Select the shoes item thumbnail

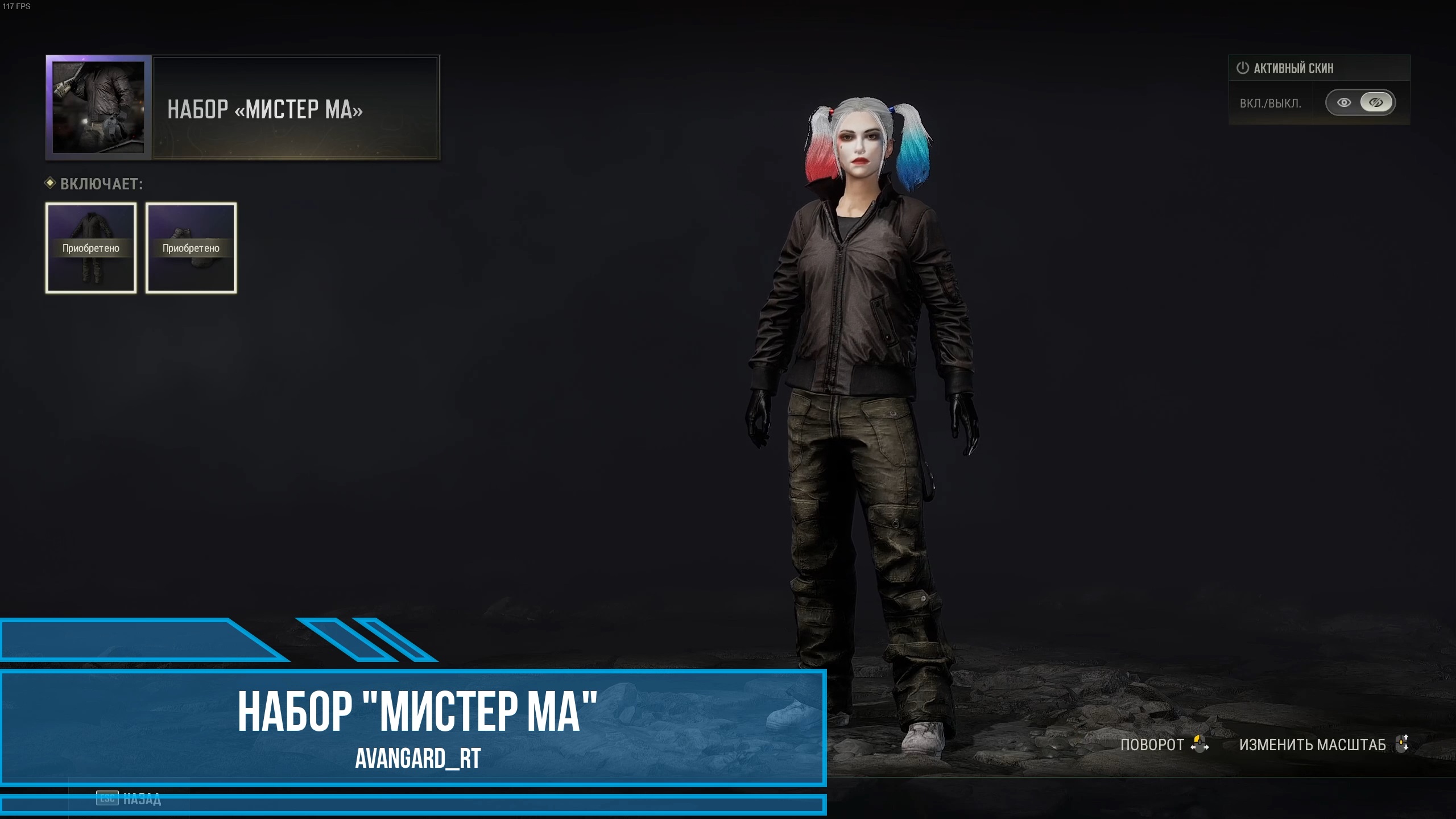(x=191, y=248)
